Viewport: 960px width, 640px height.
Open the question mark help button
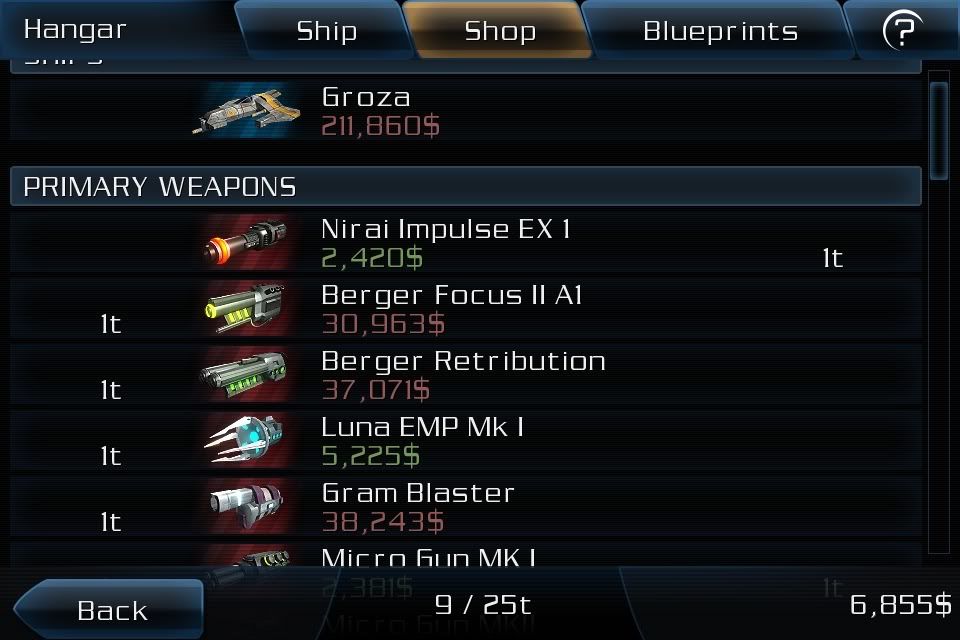[x=902, y=30]
